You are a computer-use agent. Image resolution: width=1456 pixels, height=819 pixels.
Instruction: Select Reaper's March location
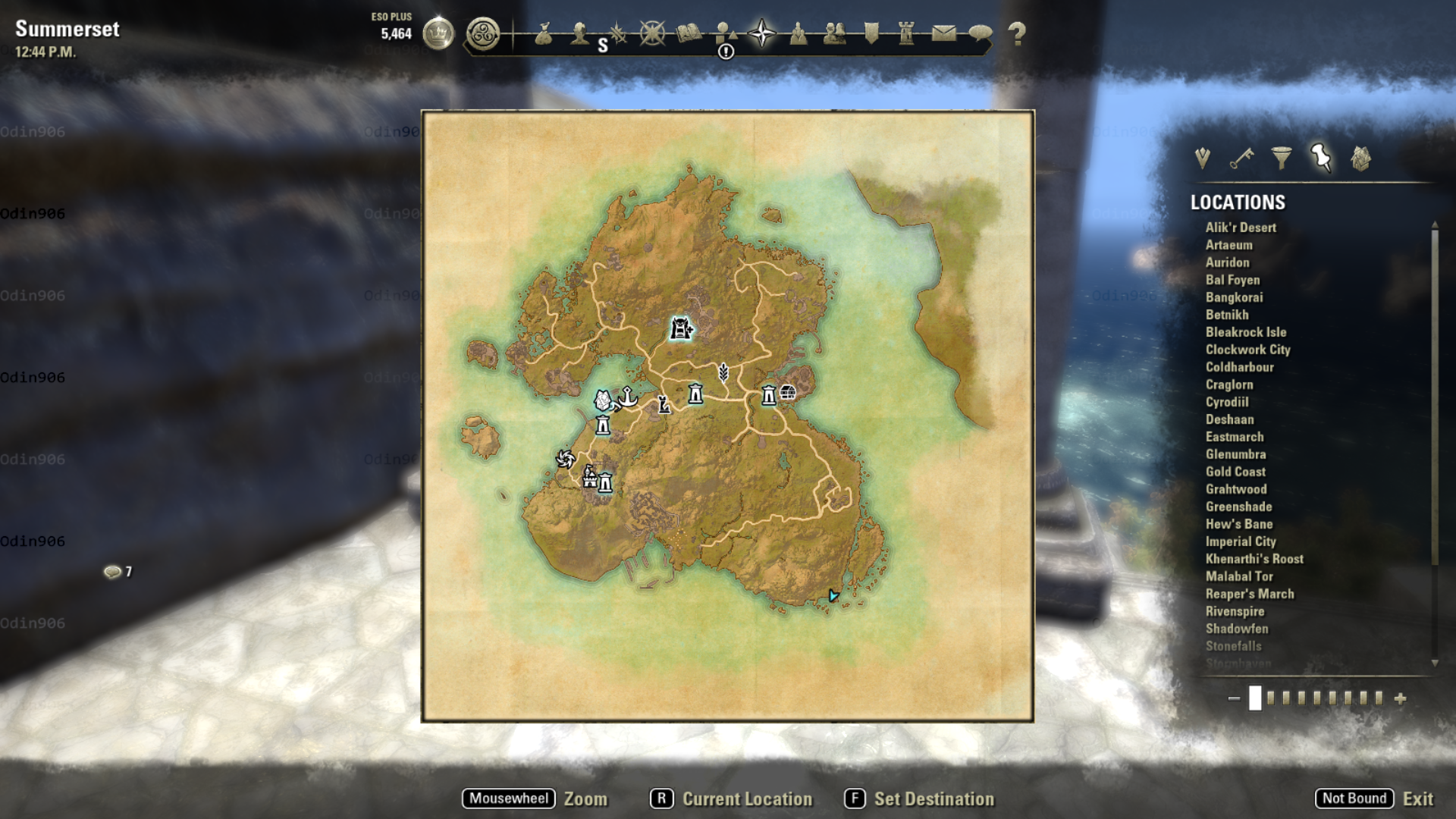coord(1249,594)
